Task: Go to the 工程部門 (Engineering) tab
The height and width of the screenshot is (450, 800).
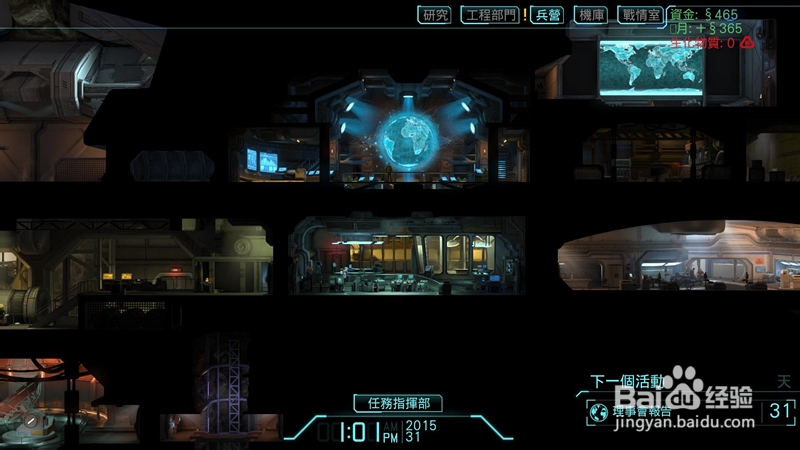Action: tap(490, 15)
